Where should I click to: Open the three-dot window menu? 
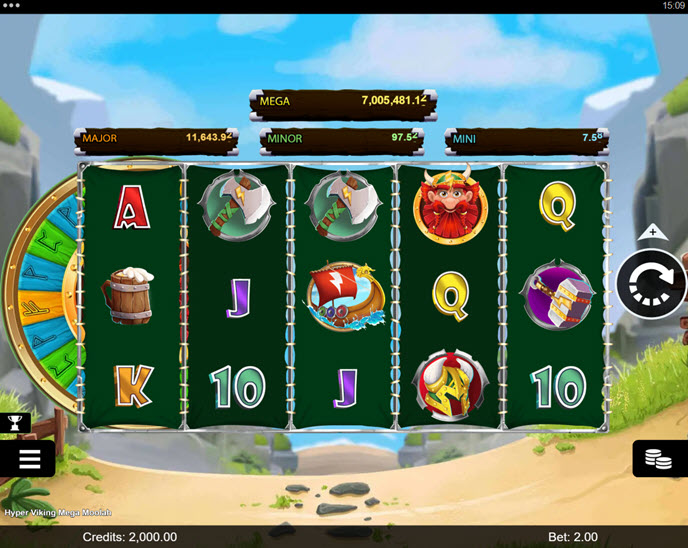point(13,6)
